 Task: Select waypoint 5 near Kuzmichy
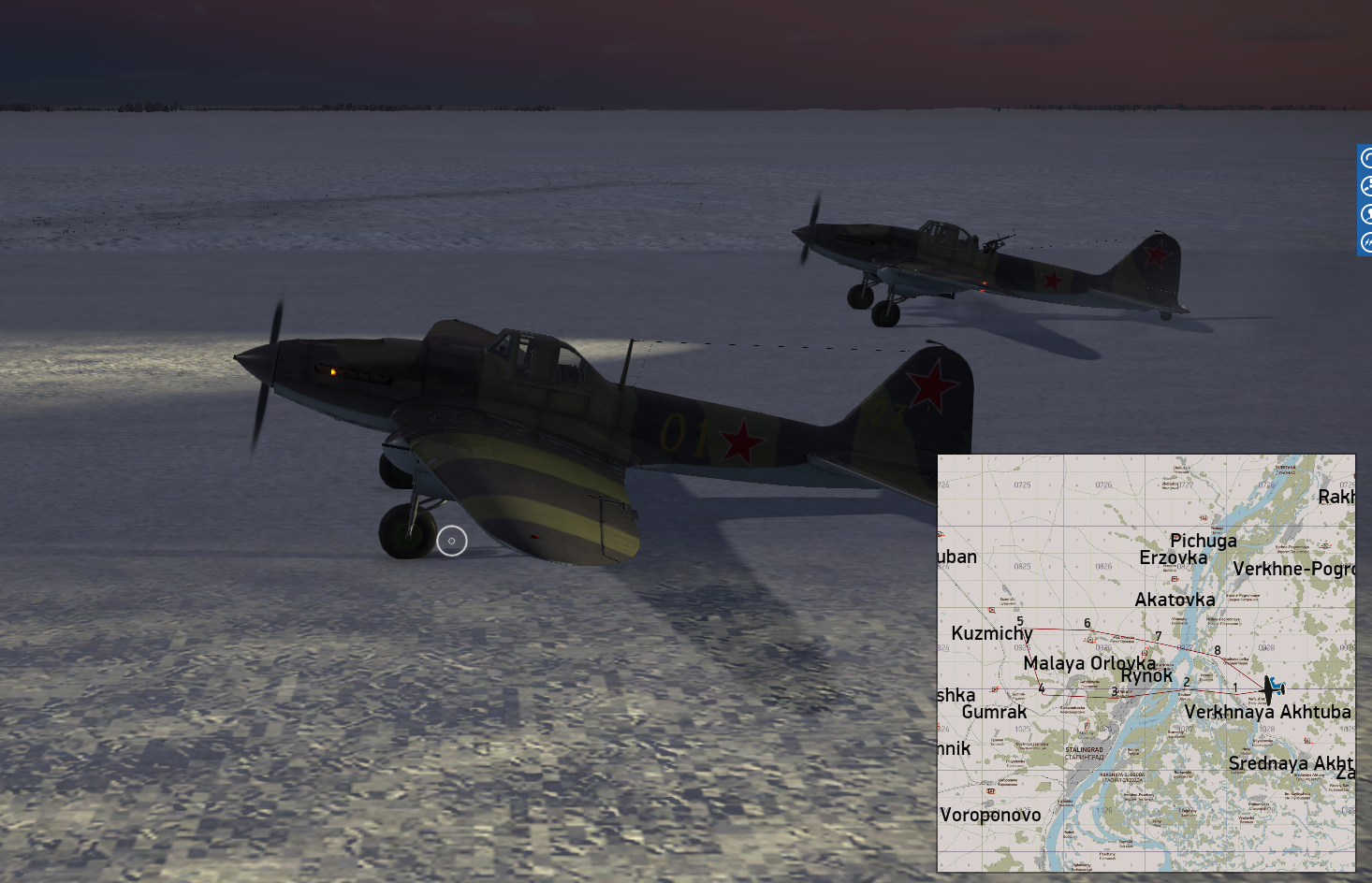[x=1020, y=622]
